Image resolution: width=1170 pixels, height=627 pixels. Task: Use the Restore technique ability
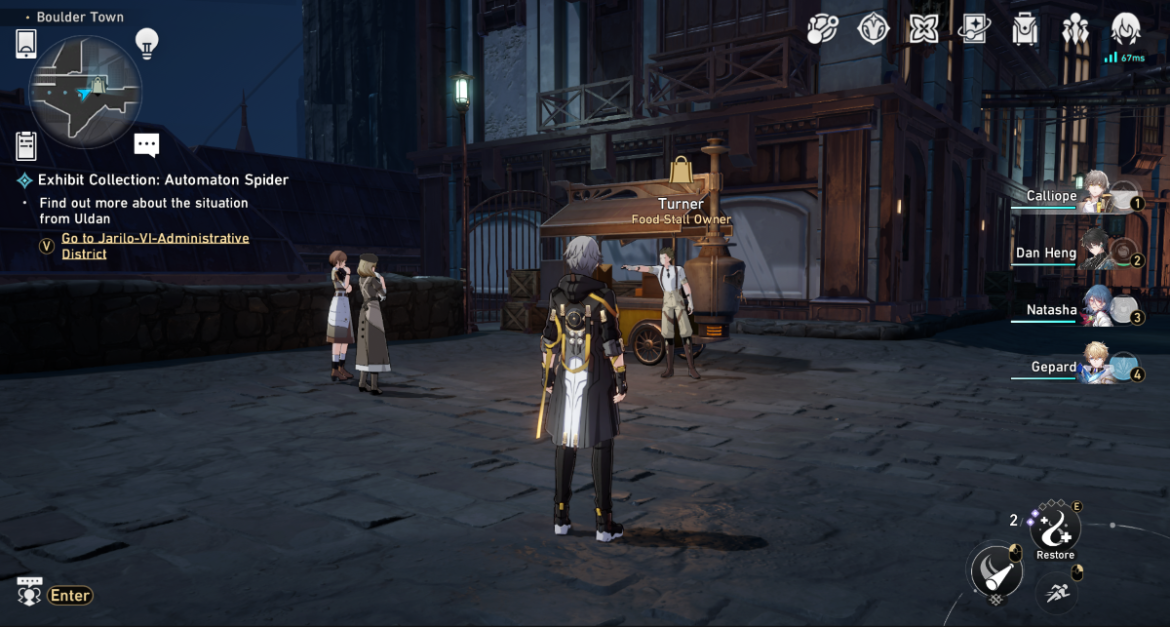(1055, 528)
